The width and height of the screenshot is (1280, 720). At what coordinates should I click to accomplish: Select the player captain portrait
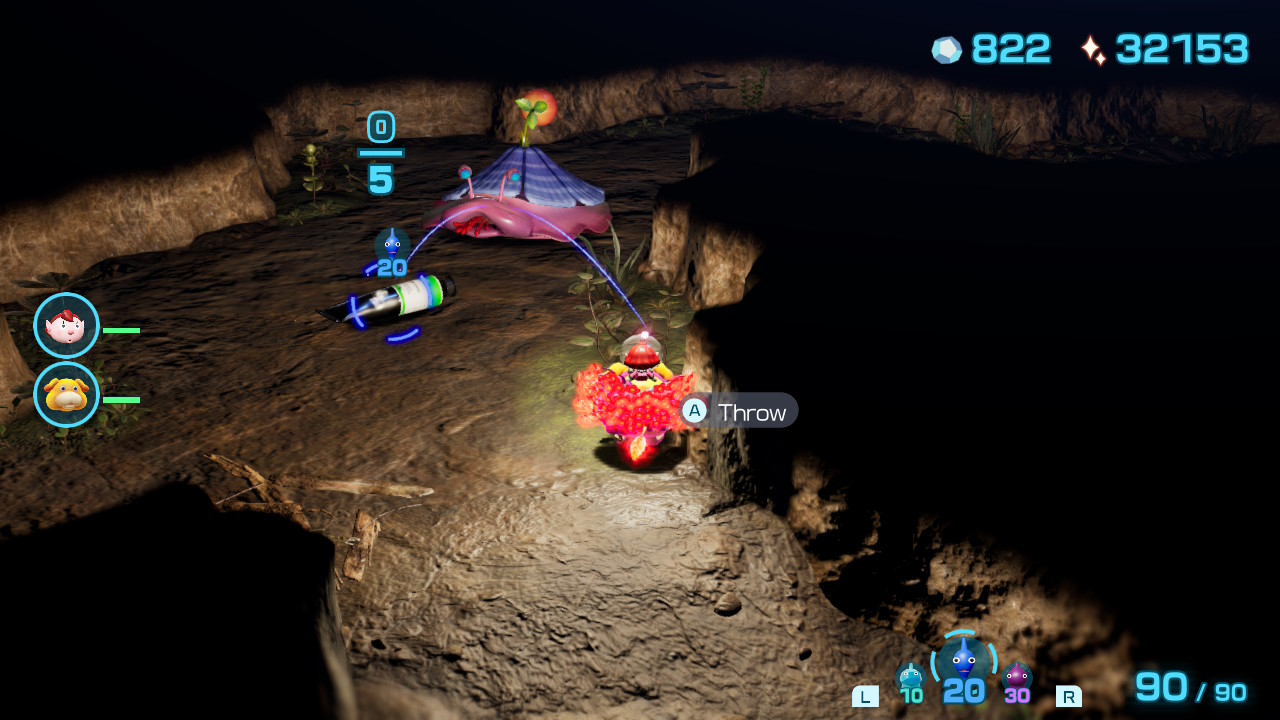[66, 326]
